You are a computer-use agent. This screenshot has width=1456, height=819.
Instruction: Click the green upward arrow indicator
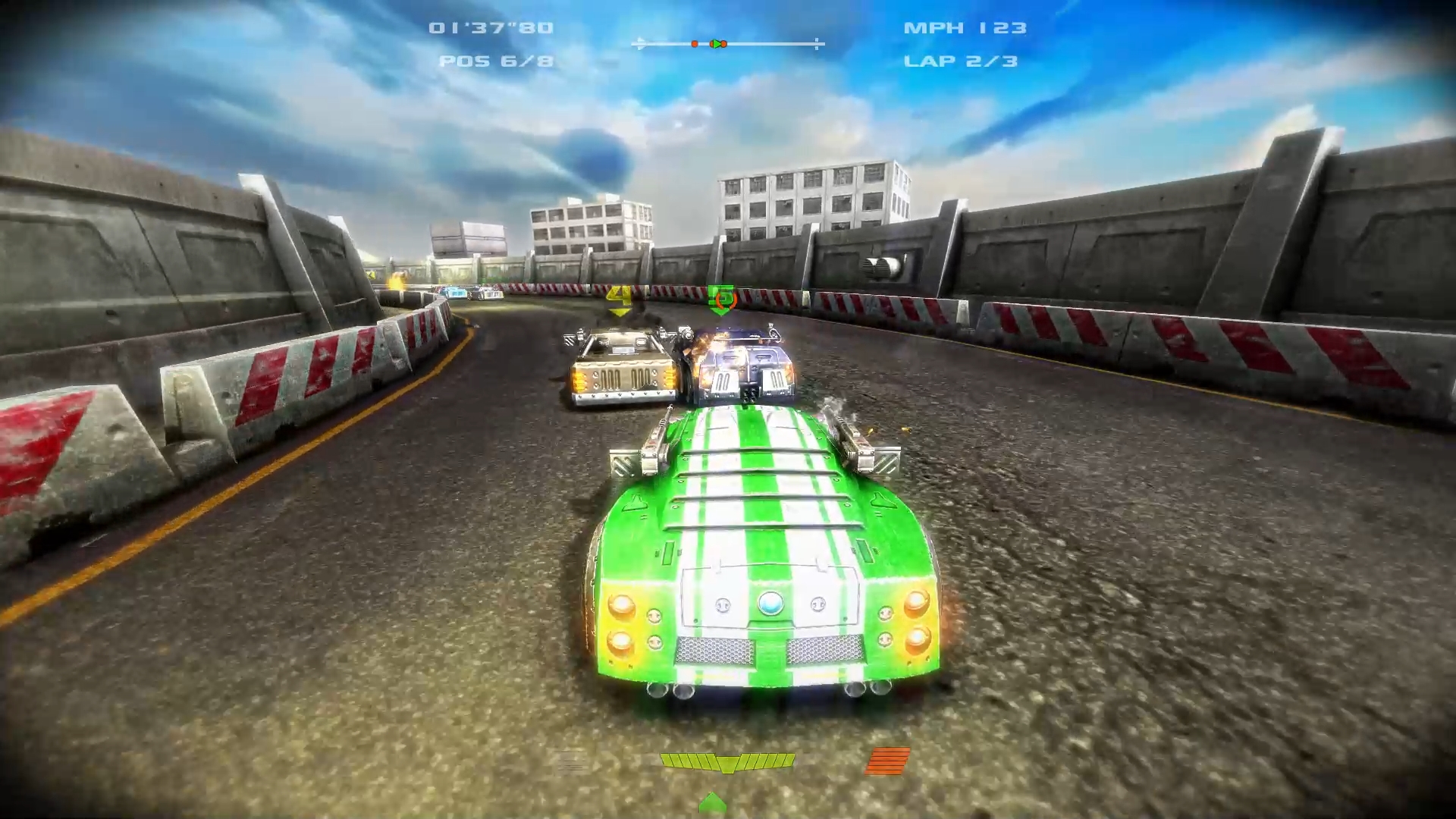712,802
